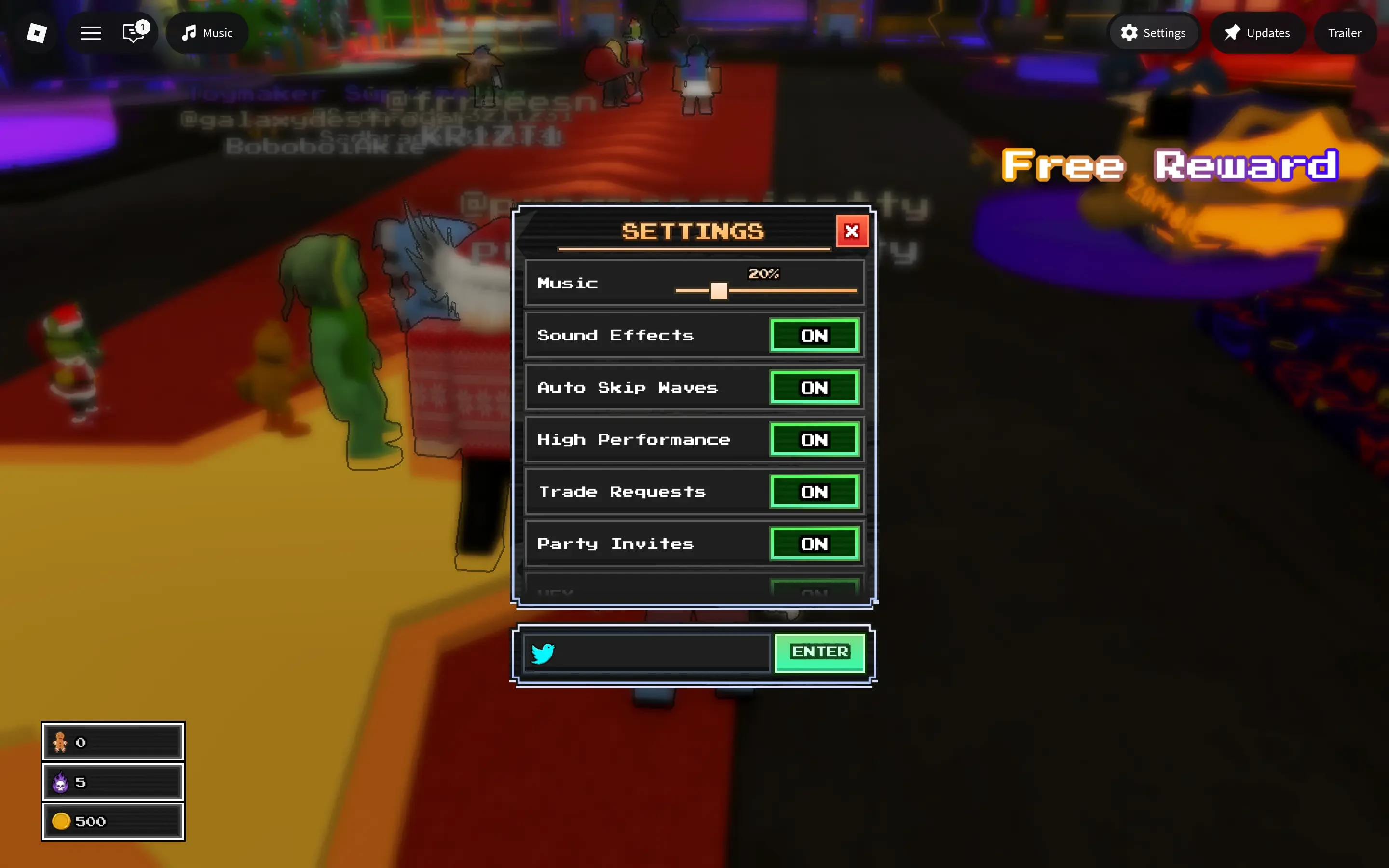The height and width of the screenshot is (868, 1389).
Task: Open the hamburger menu icon
Action: 90,33
